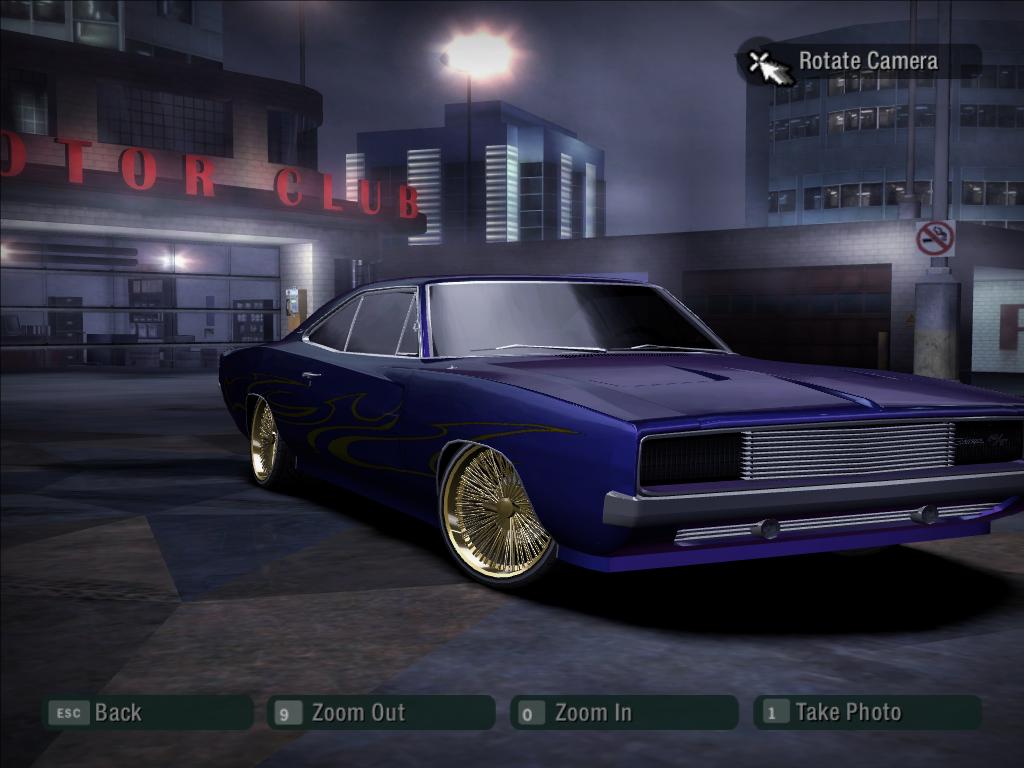Go back using the Back button
This screenshot has width=1024, height=768.
pyautogui.click(x=146, y=713)
